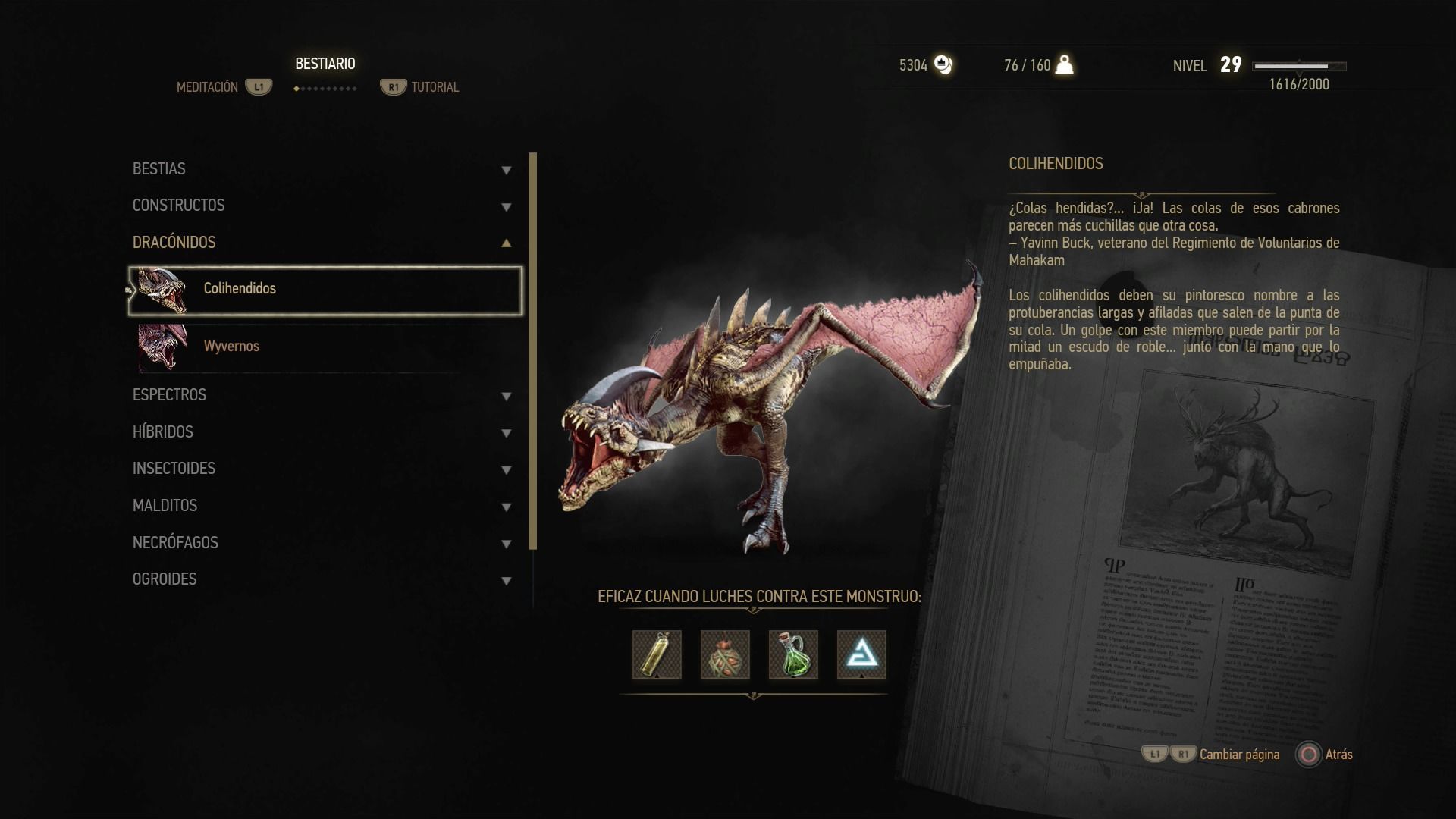Open the Constructos monster category
Viewport: 1456px width, 819px height.
coord(322,206)
